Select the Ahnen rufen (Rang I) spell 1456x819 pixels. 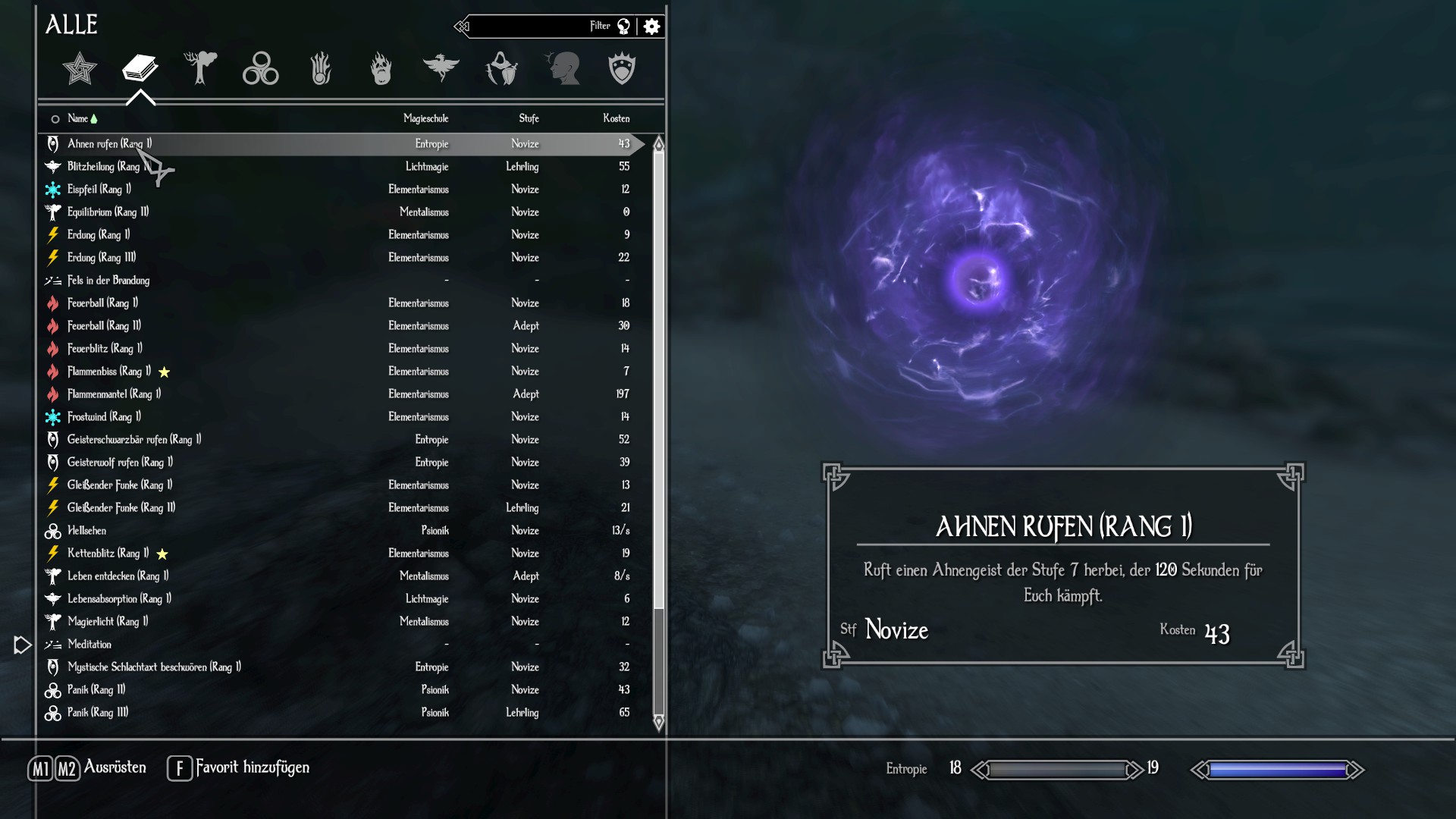(110, 144)
